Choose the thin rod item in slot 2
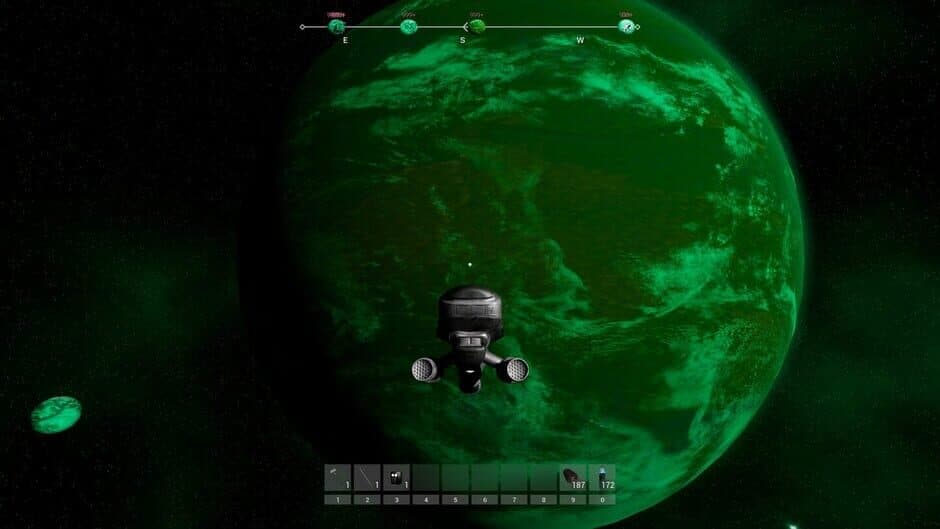The width and height of the screenshot is (940, 529). coord(367,477)
